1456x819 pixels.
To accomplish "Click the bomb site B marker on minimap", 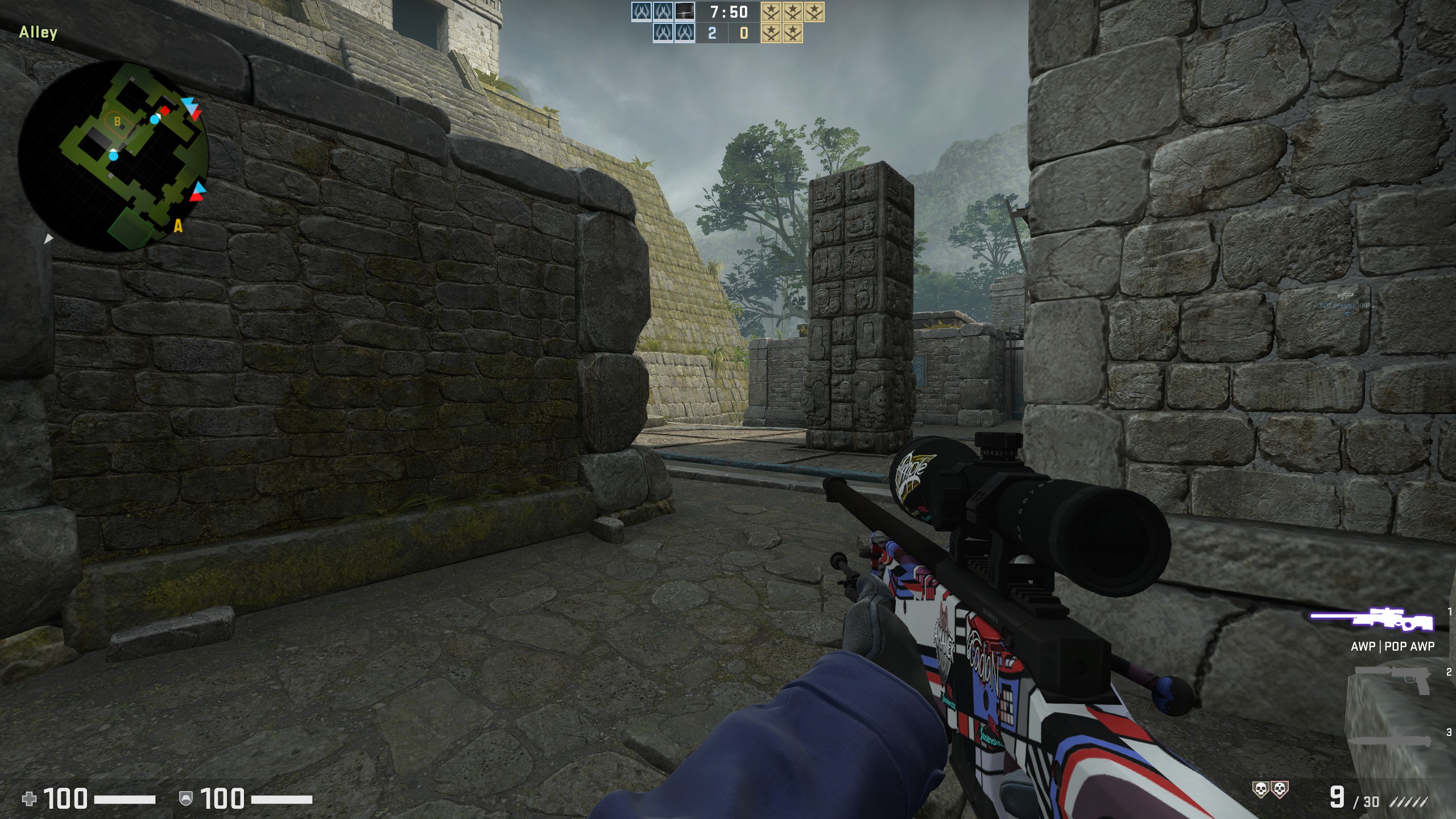I will [118, 121].
